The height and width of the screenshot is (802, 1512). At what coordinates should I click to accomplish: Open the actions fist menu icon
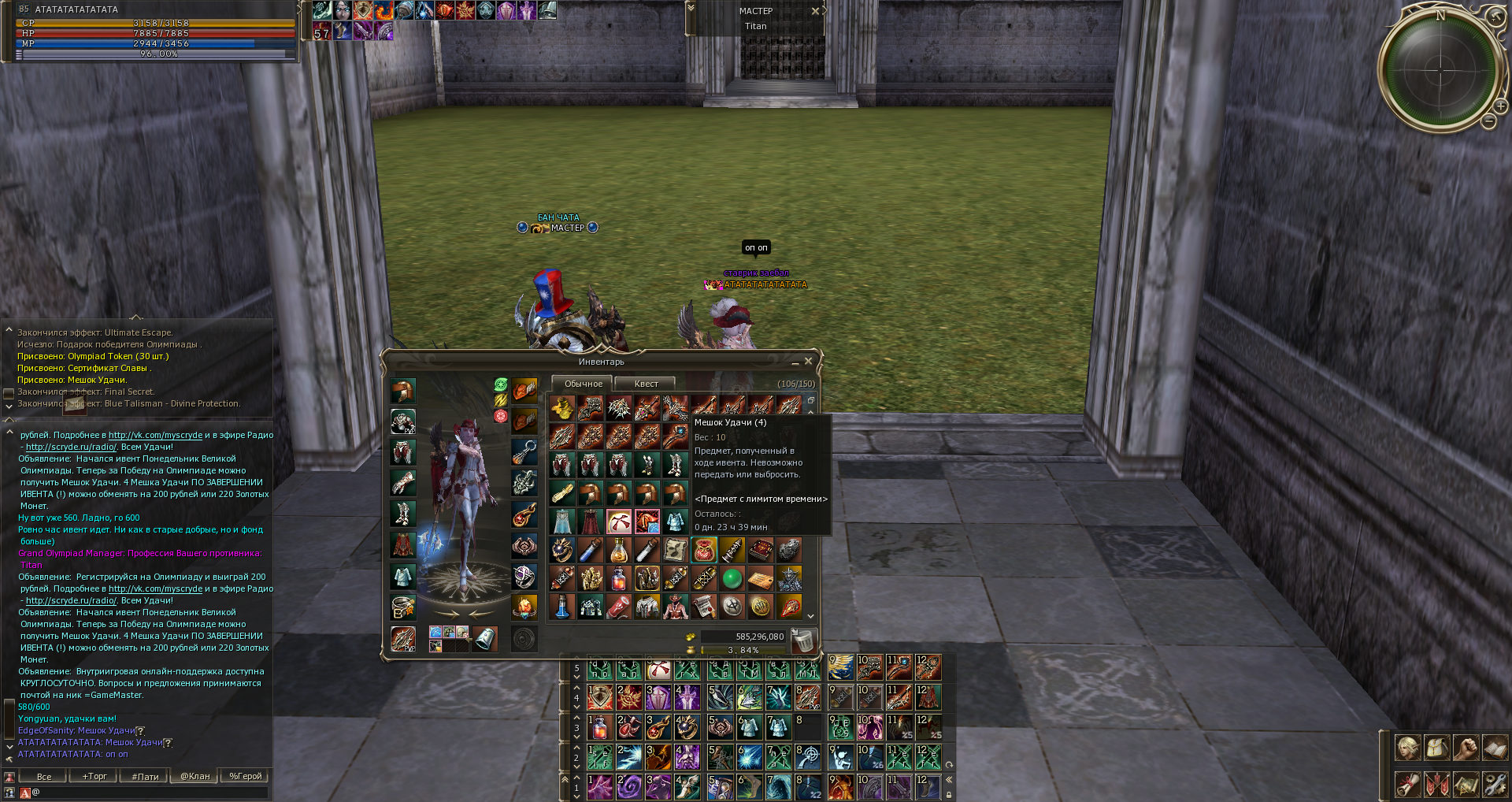click(1466, 747)
